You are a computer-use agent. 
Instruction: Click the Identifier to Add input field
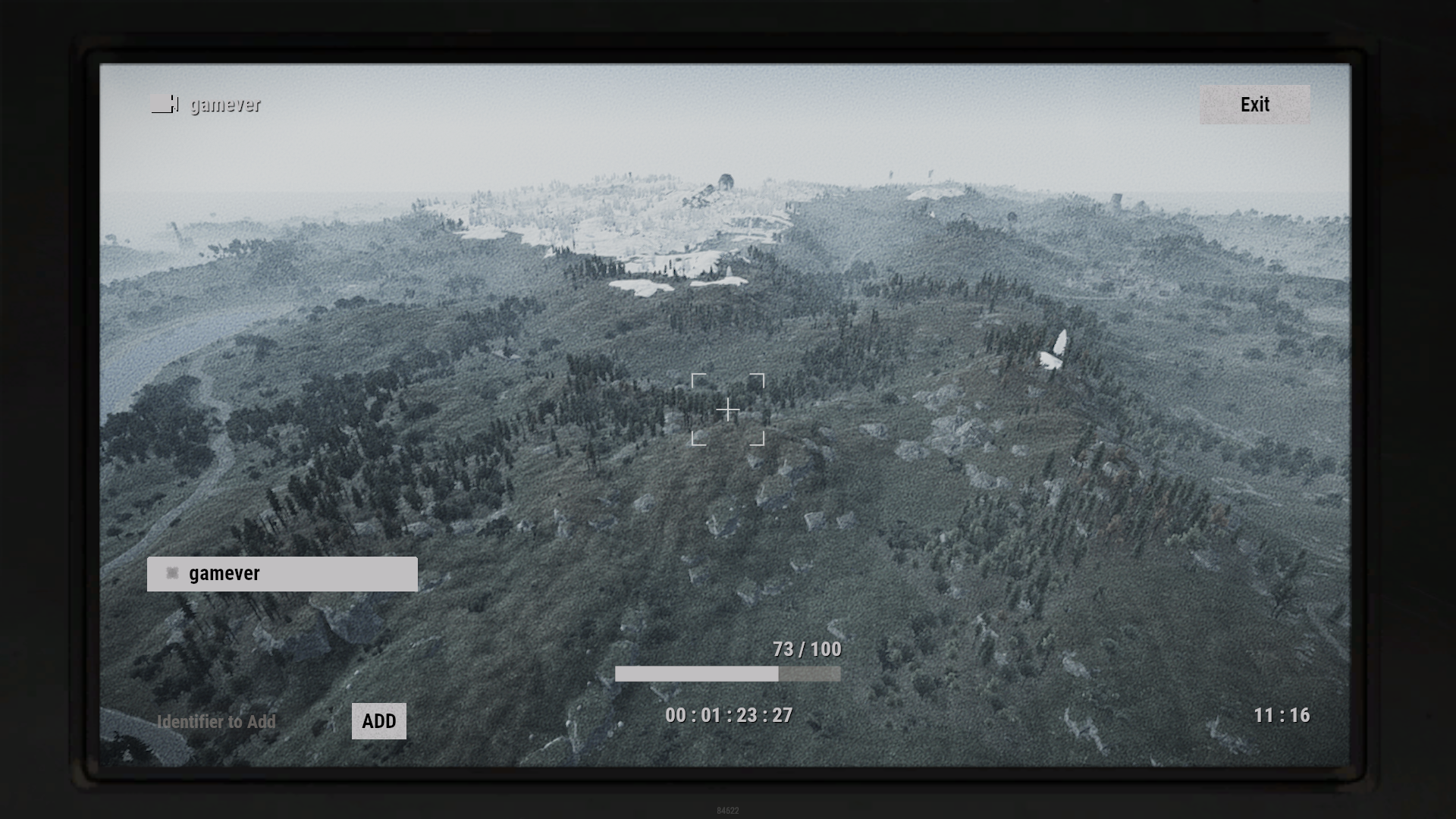[216, 722]
